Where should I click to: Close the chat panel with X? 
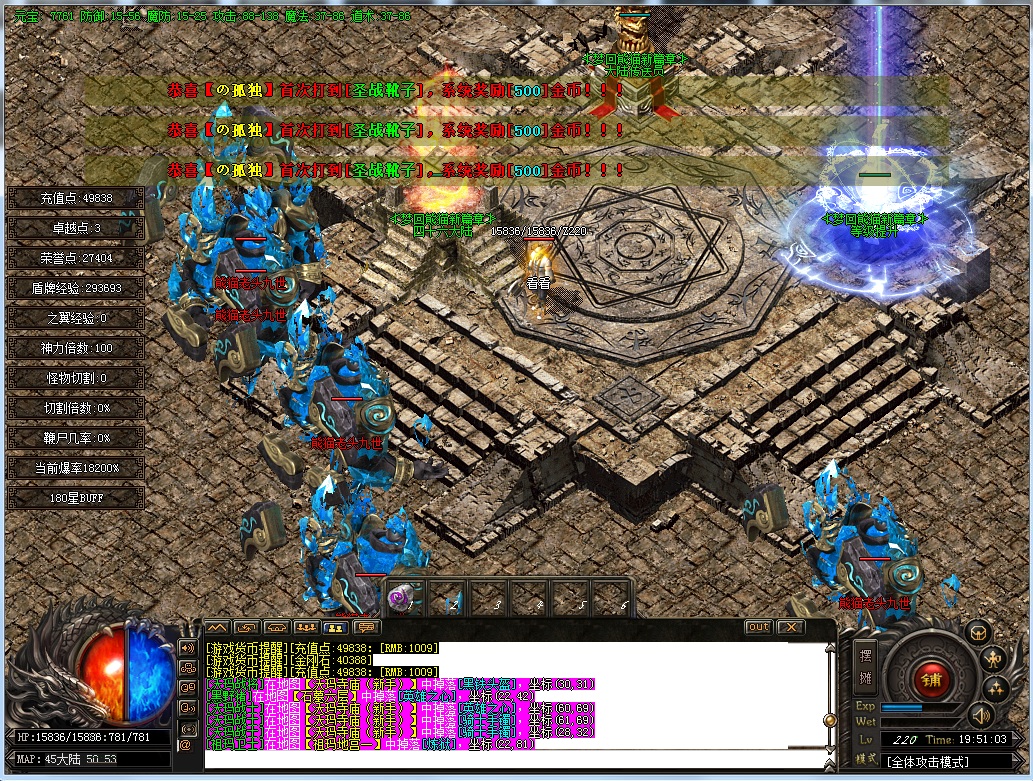791,627
